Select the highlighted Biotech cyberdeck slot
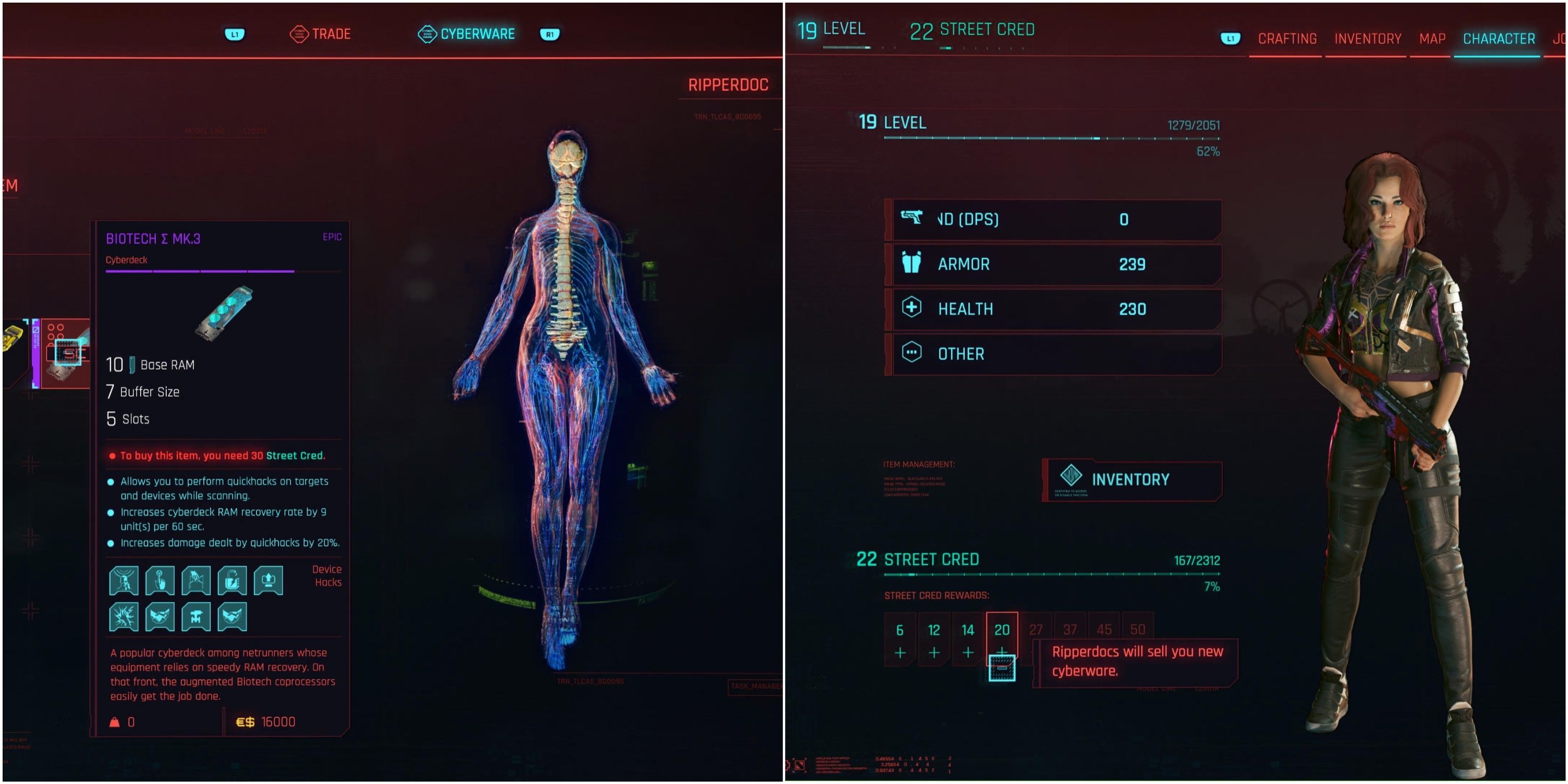This screenshot has width=1568, height=784. click(x=67, y=352)
